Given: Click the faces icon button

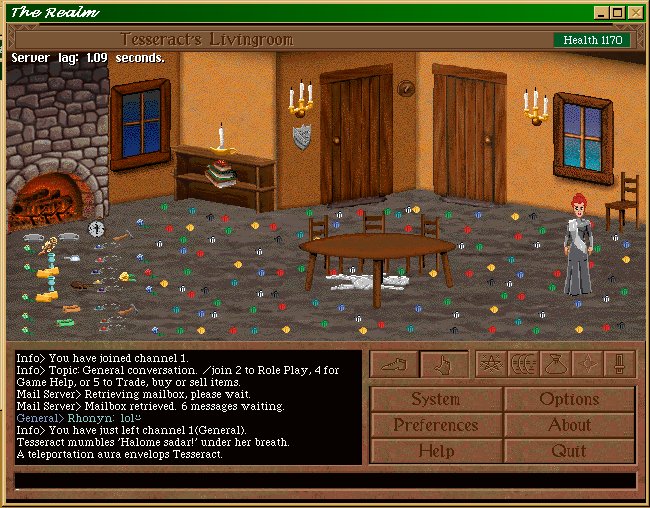Looking at the screenshot, I should pos(523,364).
